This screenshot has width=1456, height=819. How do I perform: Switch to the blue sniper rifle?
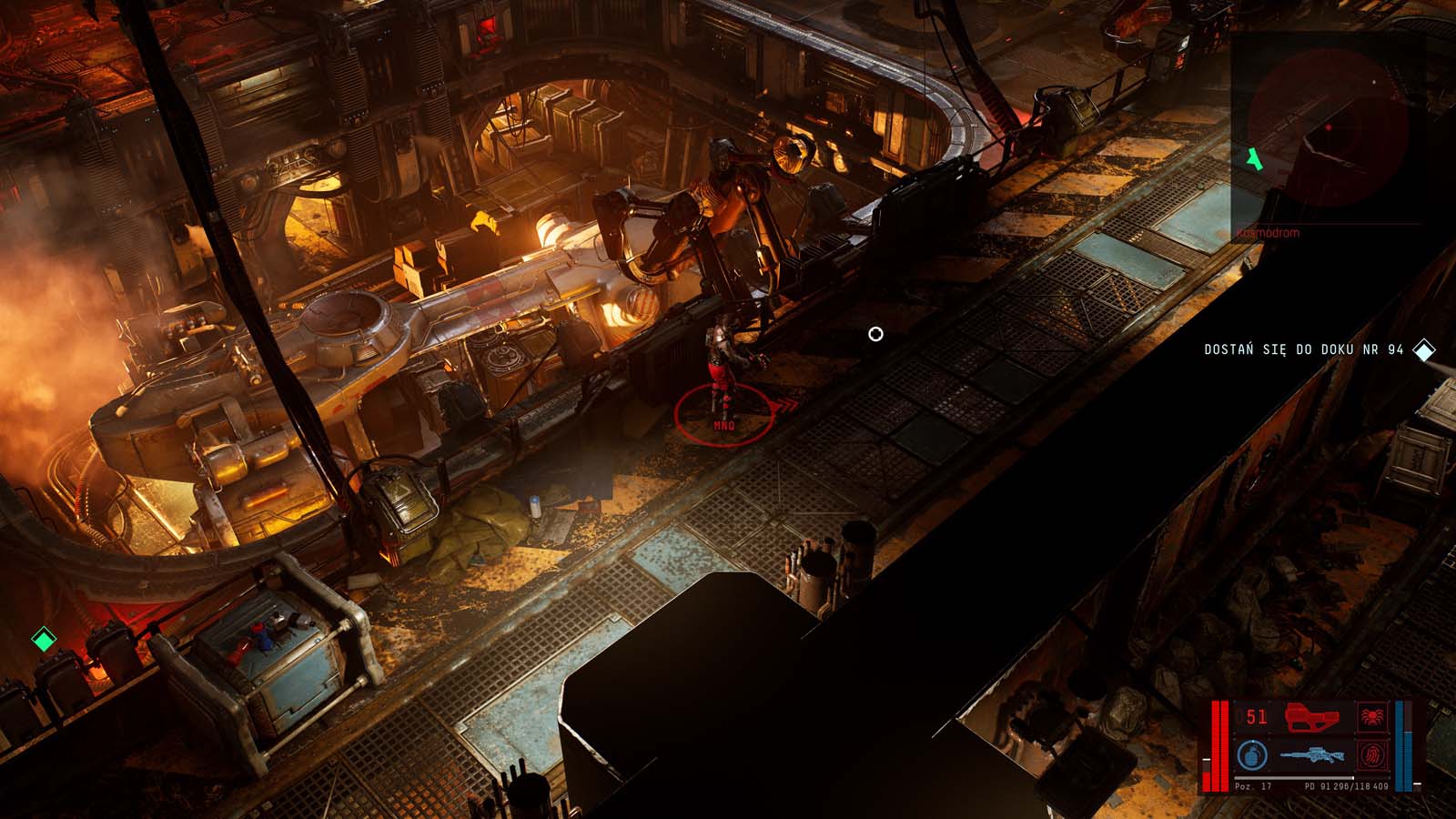(x=1312, y=755)
